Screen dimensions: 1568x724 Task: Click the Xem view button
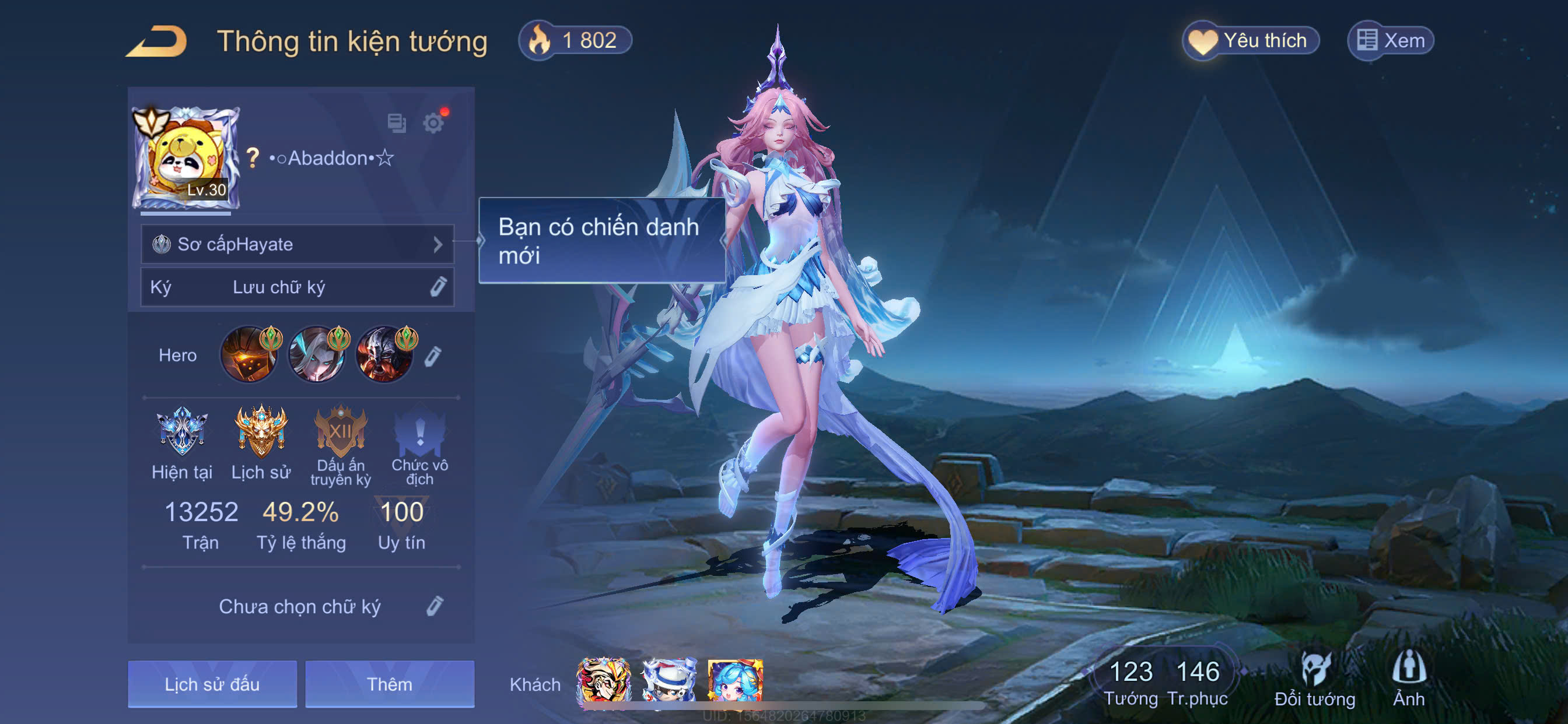(x=1391, y=41)
